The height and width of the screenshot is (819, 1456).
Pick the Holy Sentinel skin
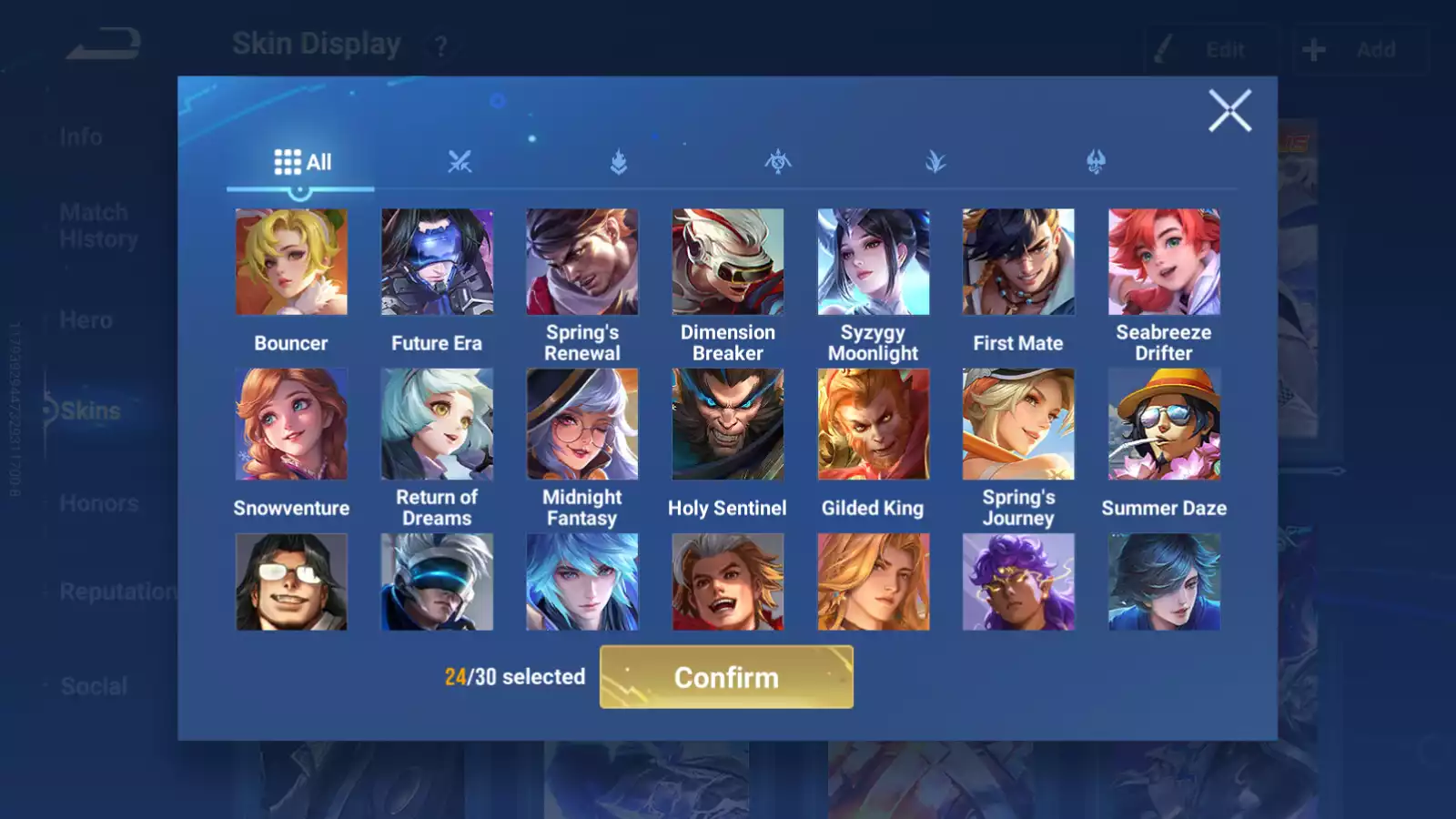728,424
